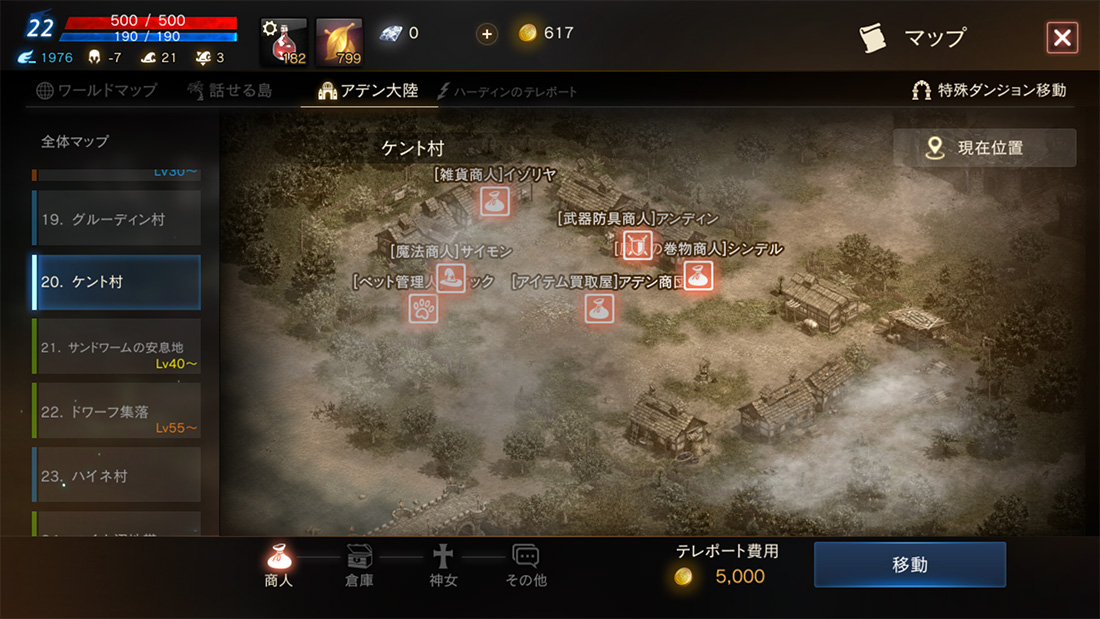Use the red potion quick slot

283,41
